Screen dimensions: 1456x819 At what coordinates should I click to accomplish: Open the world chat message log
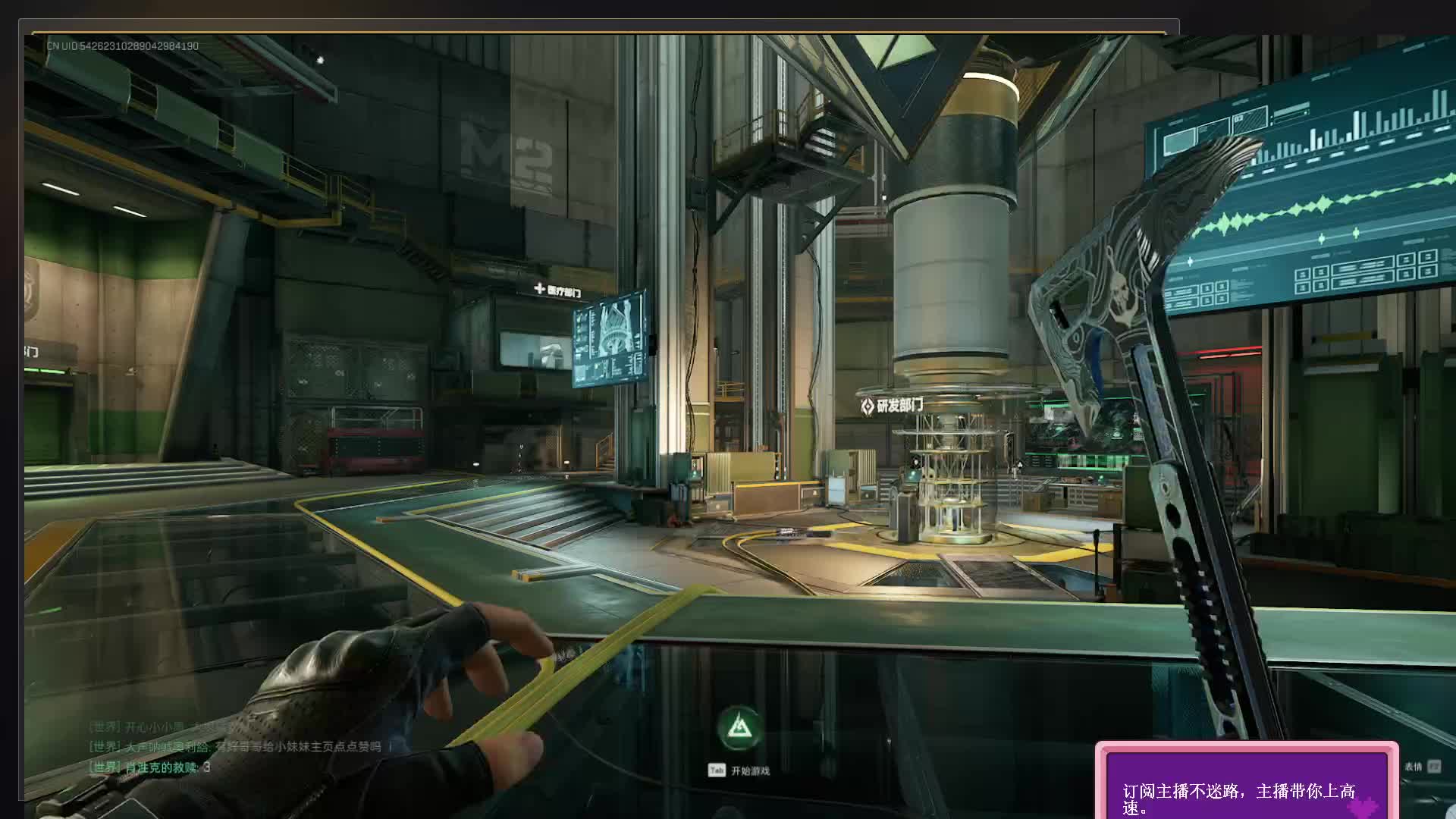click(235, 747)
